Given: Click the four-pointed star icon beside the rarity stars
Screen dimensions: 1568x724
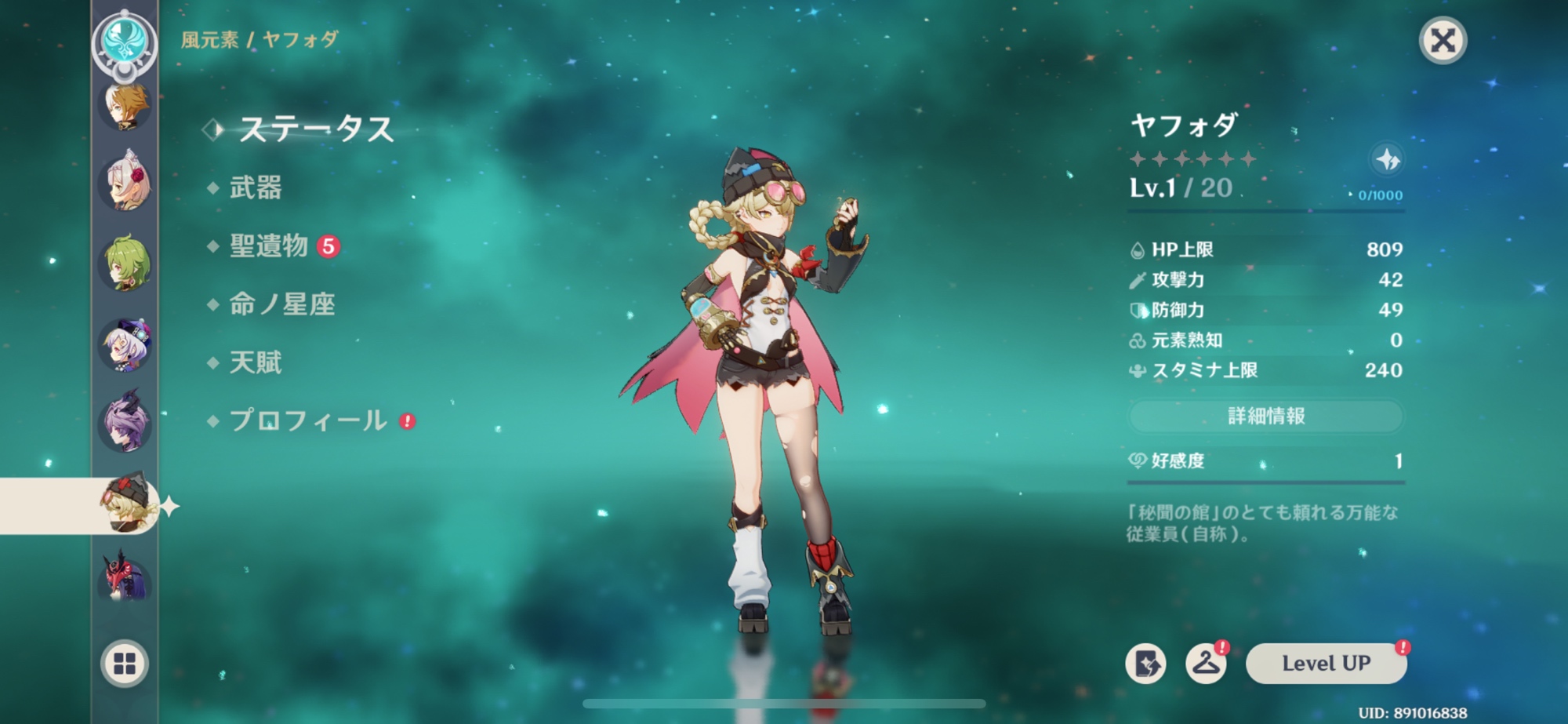Looking at the screenshot, I should click(1387, 160).
